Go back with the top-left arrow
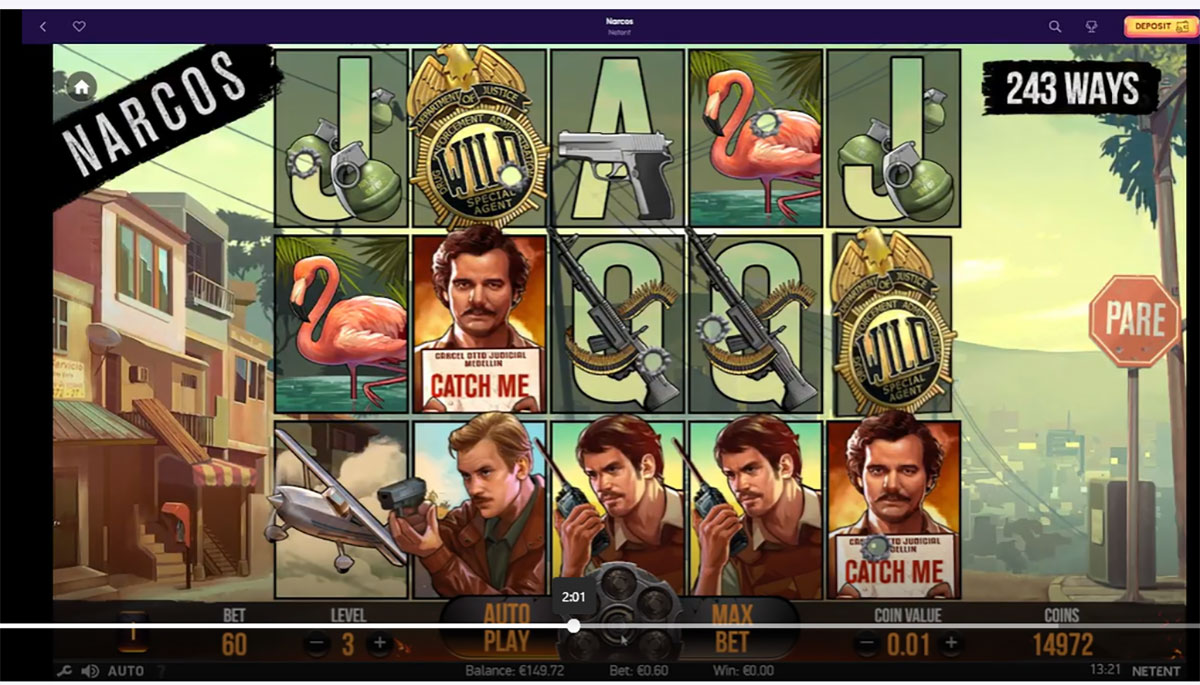The width and height of the screenshot is (1200, 685). pos(43,27)
